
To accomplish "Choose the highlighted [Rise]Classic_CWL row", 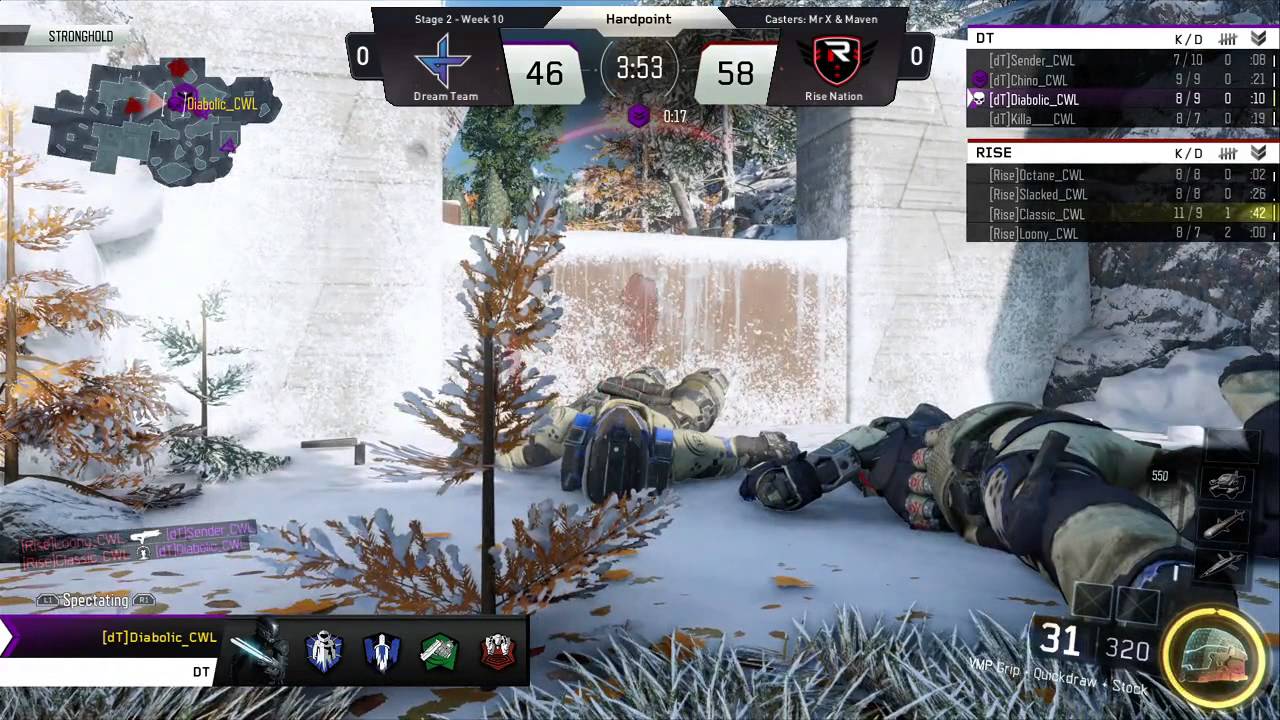I will 1036,214.
